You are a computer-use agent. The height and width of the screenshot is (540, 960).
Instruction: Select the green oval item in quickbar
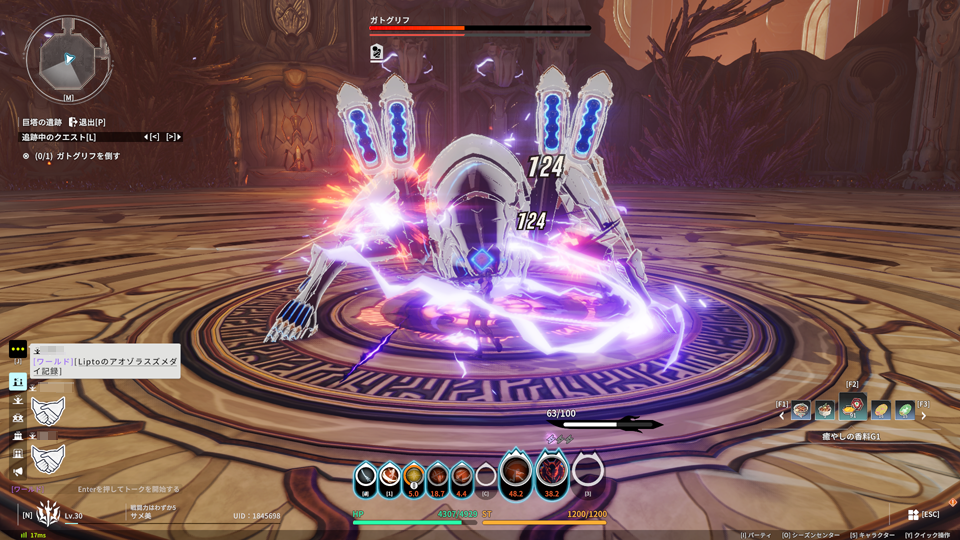click(904, 410)
